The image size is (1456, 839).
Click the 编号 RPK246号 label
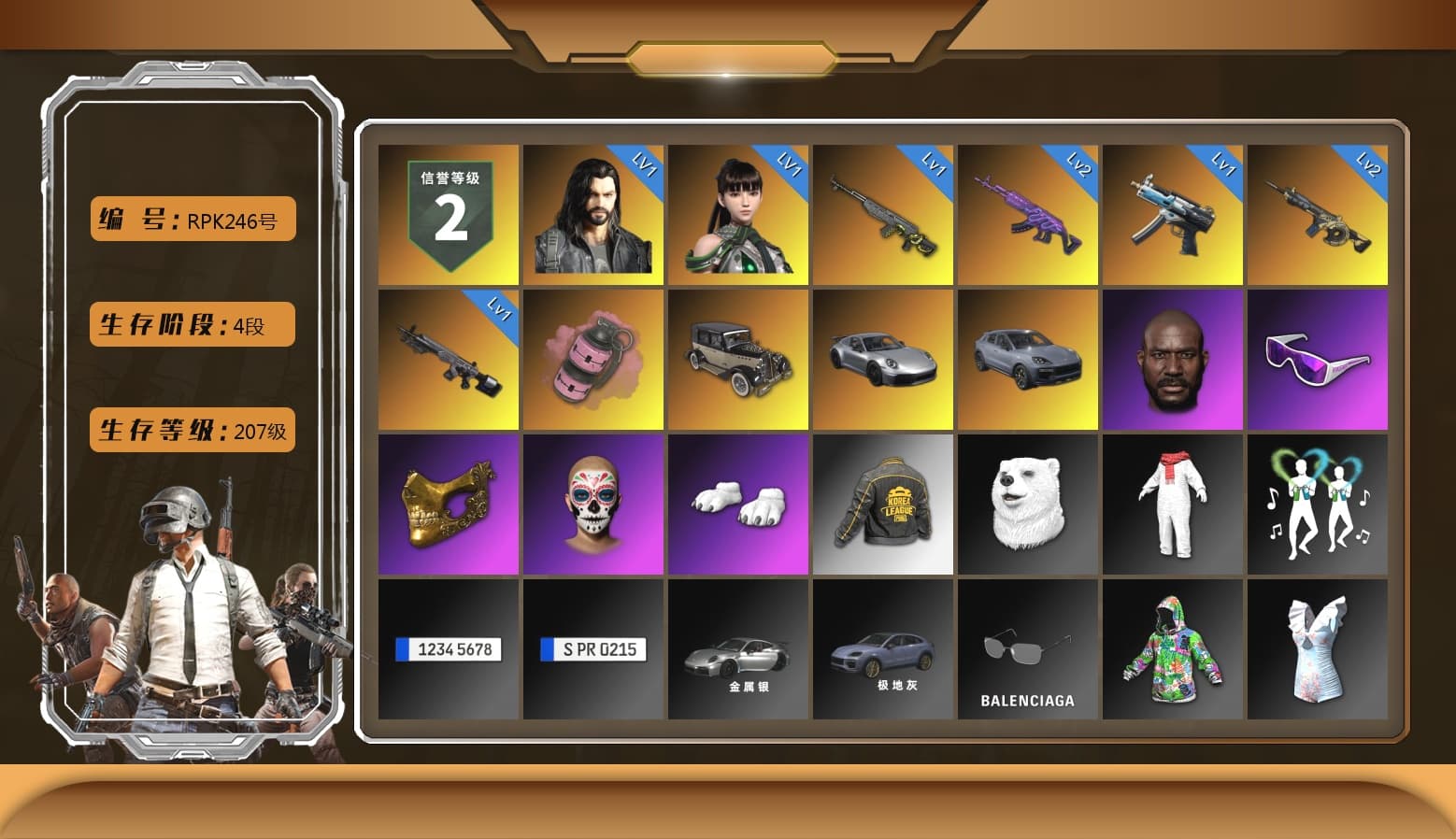[x=192, y=219]
